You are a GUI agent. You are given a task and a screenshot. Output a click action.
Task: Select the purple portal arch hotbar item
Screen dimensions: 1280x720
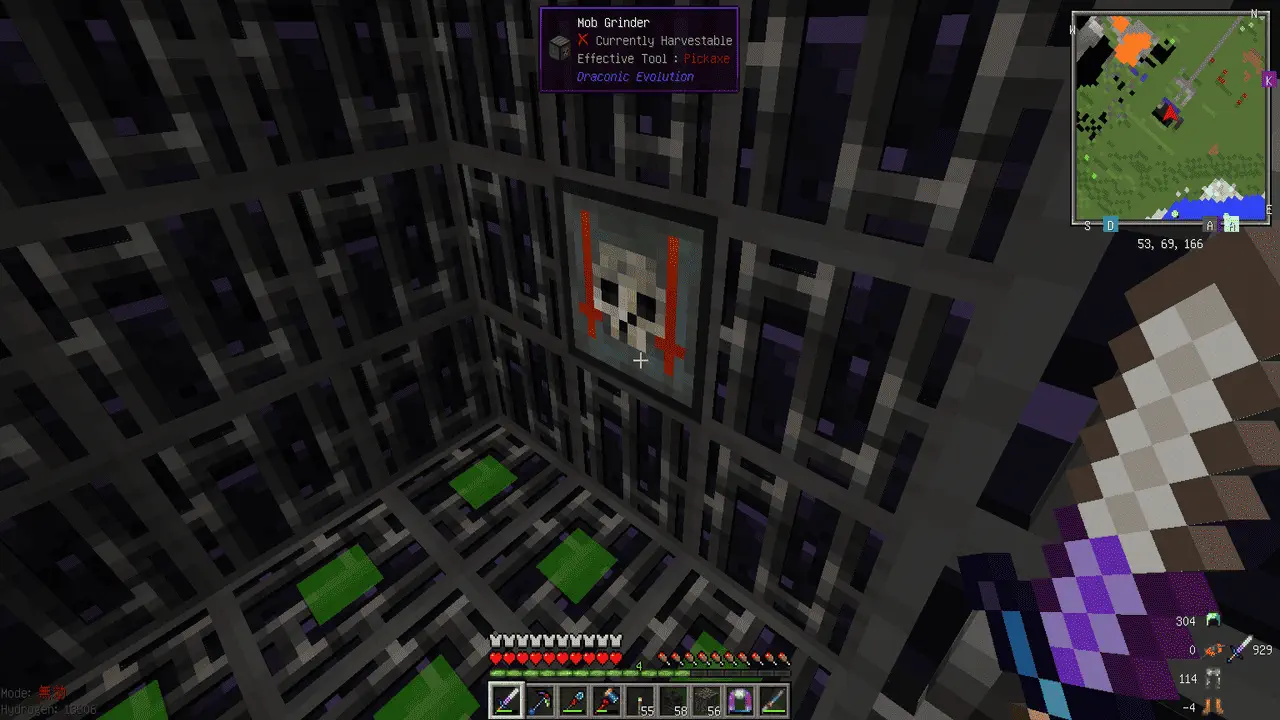pos(741,701)
